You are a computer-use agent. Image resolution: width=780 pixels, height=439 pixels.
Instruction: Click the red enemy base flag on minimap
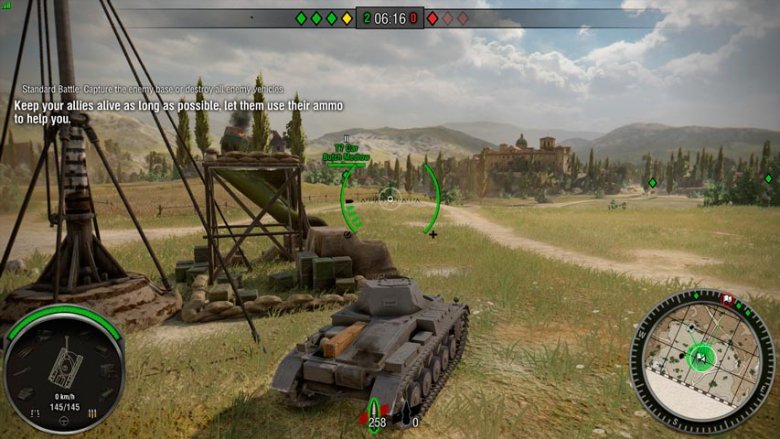click(729, 299)
